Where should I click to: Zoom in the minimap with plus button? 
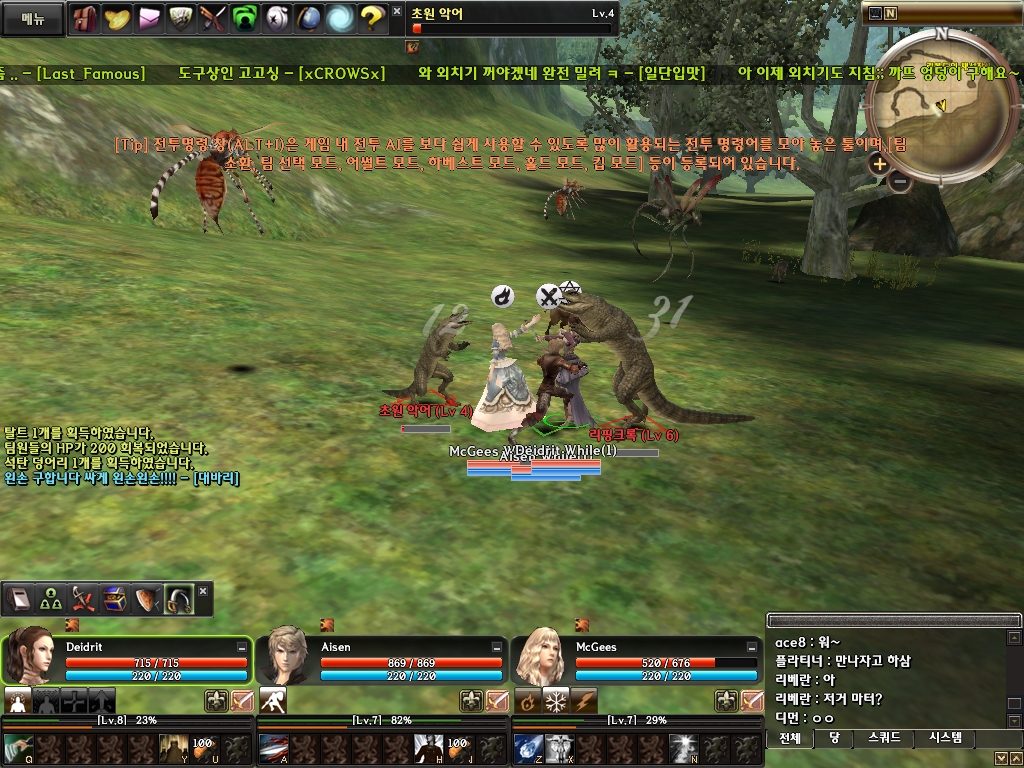tap(879, 164)
